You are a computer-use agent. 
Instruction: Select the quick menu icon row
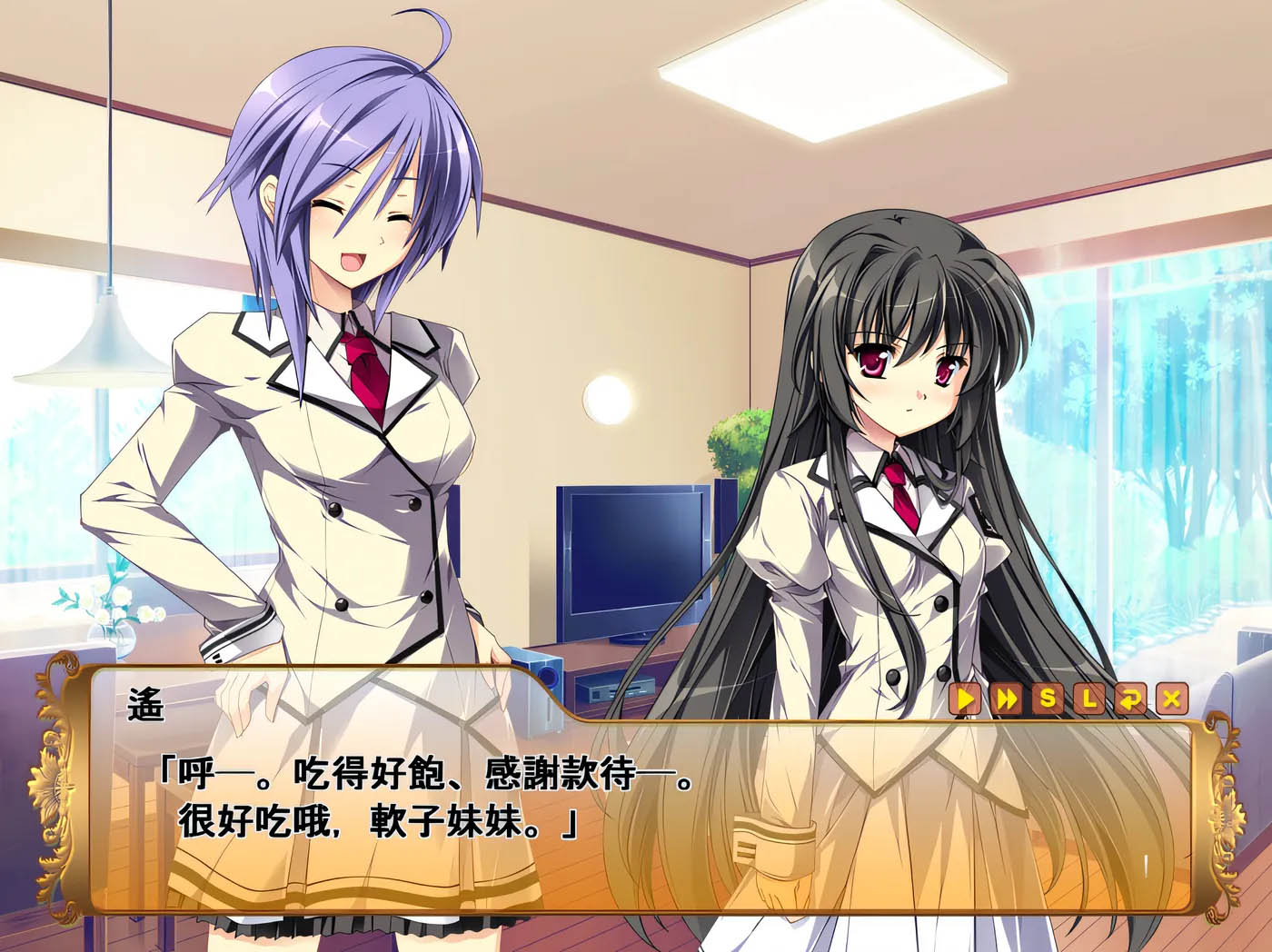pos(1068,699)
